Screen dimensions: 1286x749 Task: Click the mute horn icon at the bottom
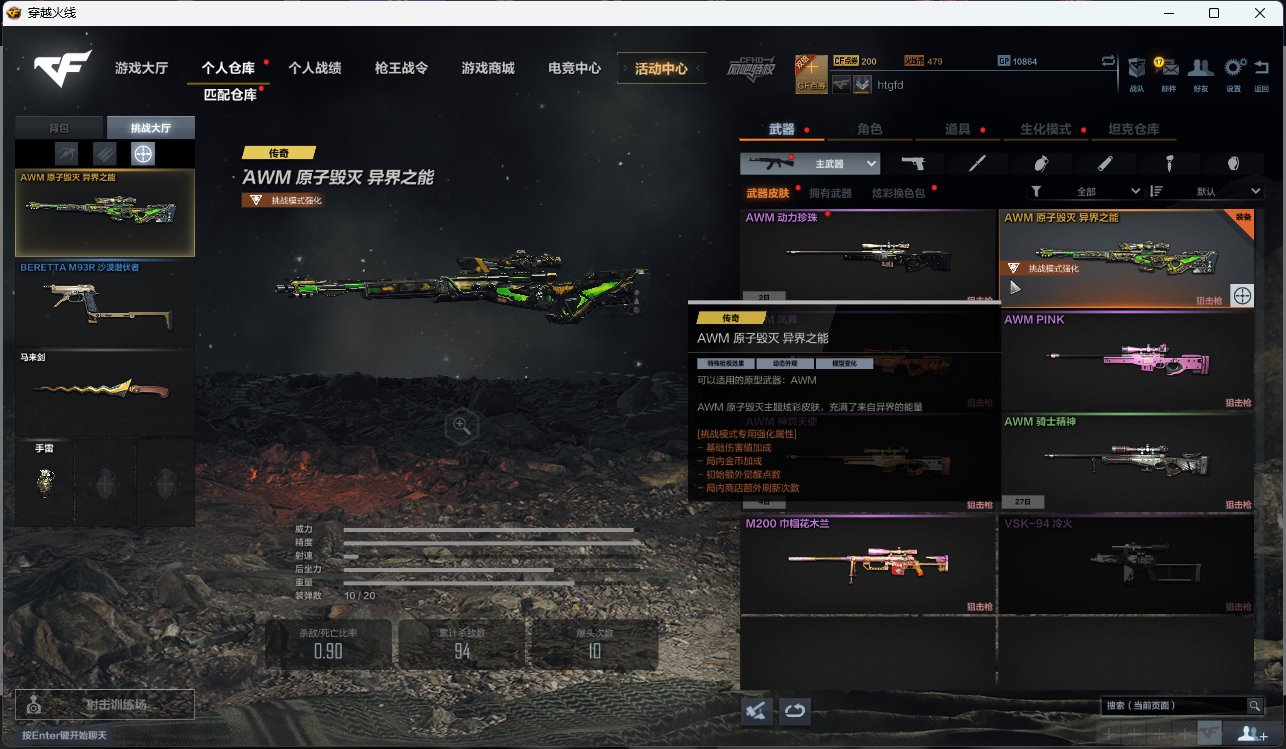(x=756, y=710)
